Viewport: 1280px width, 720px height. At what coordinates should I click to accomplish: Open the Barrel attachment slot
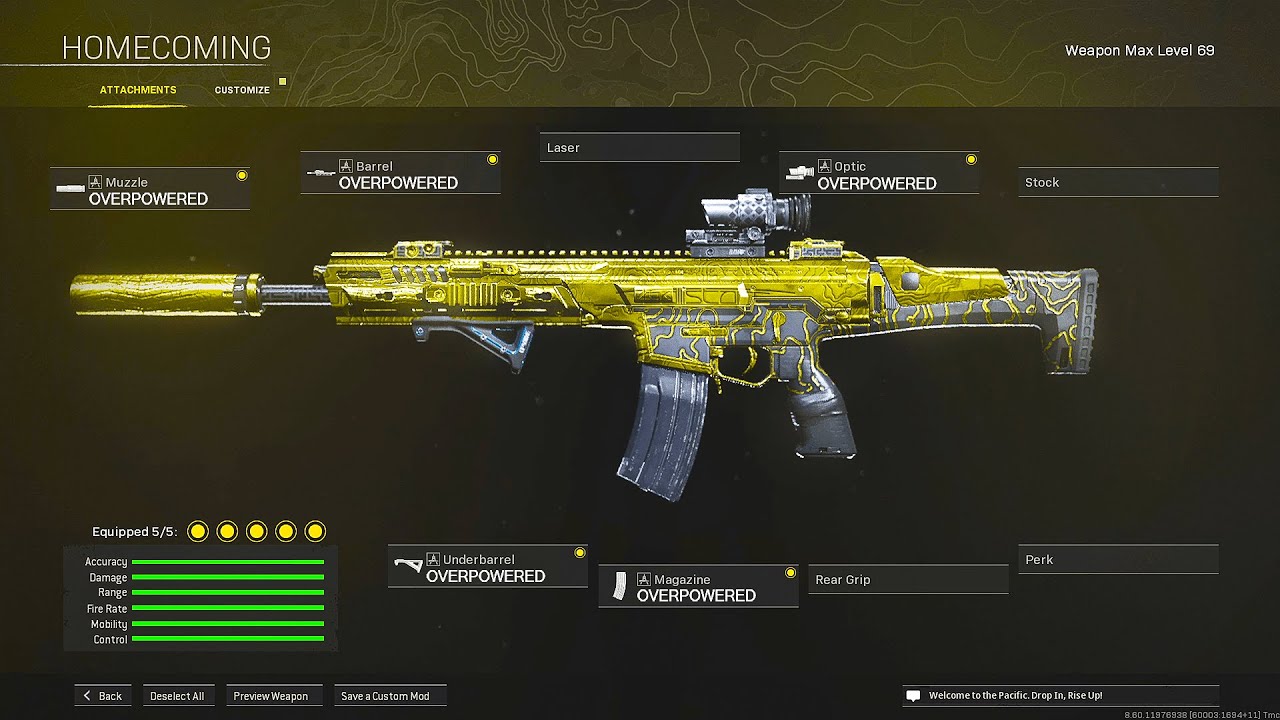[x=400, y=174]
